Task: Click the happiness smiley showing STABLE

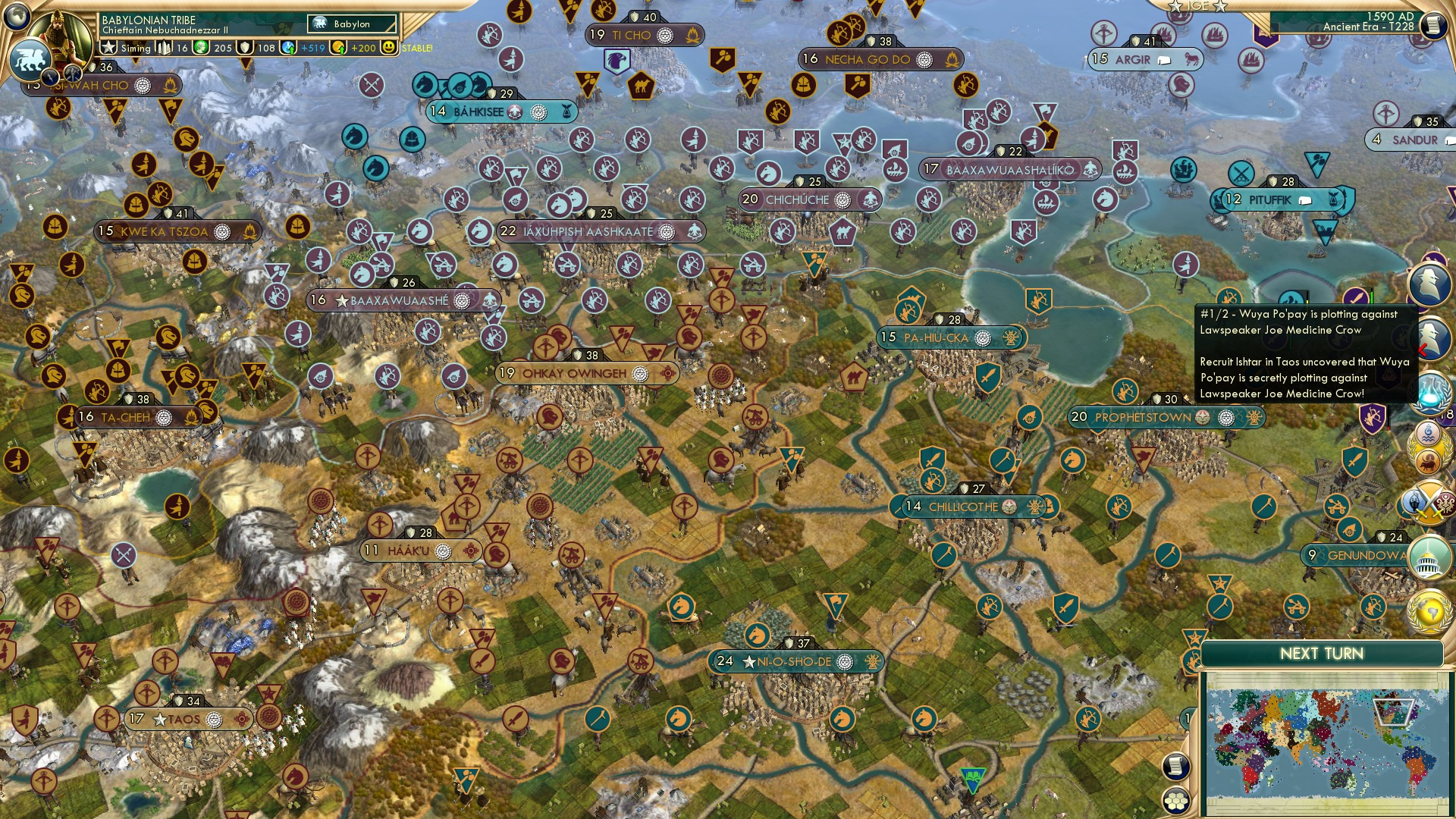Action: pos(389,49)
